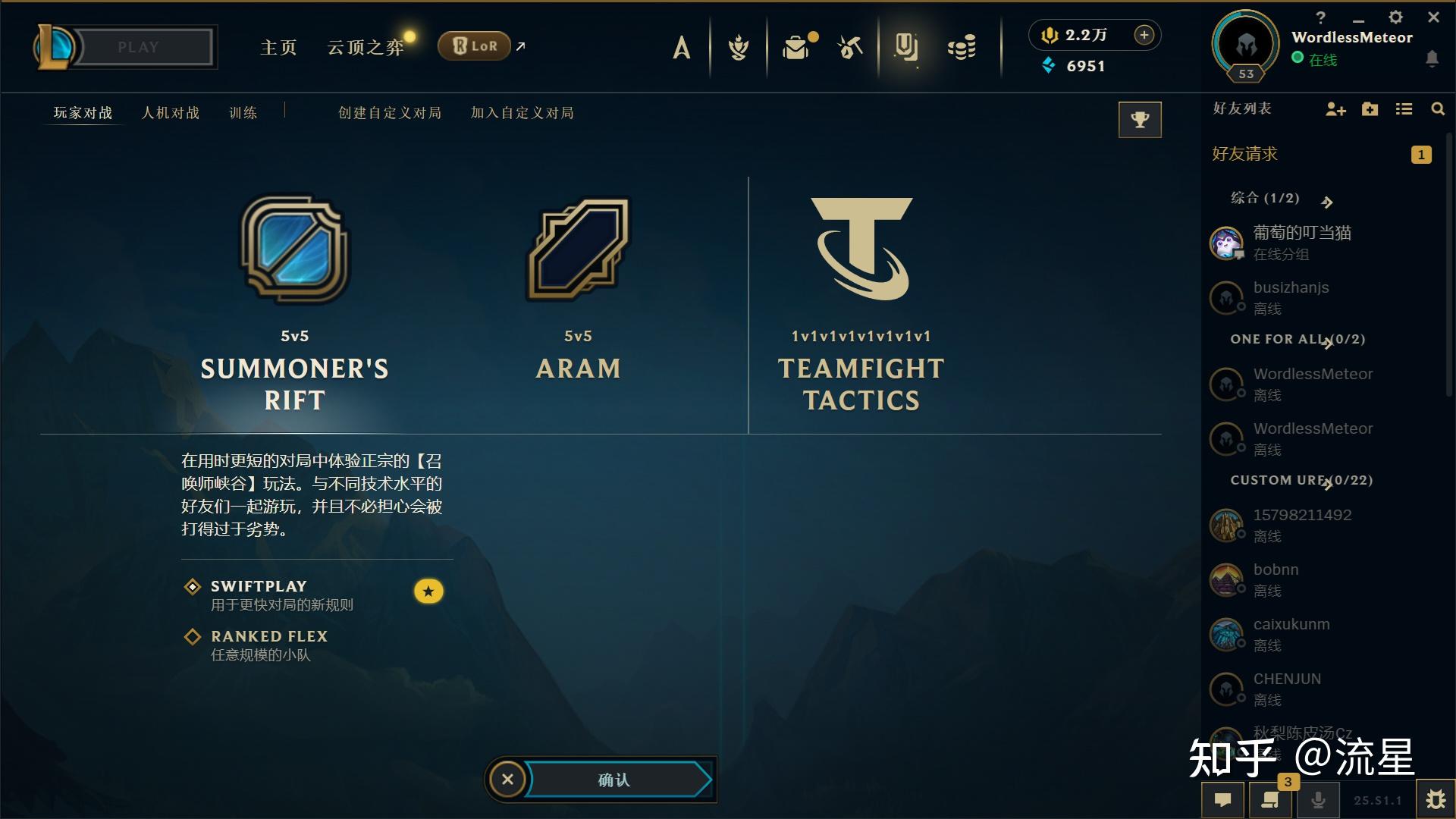Launch the LoR button link

tap(475, 46)
